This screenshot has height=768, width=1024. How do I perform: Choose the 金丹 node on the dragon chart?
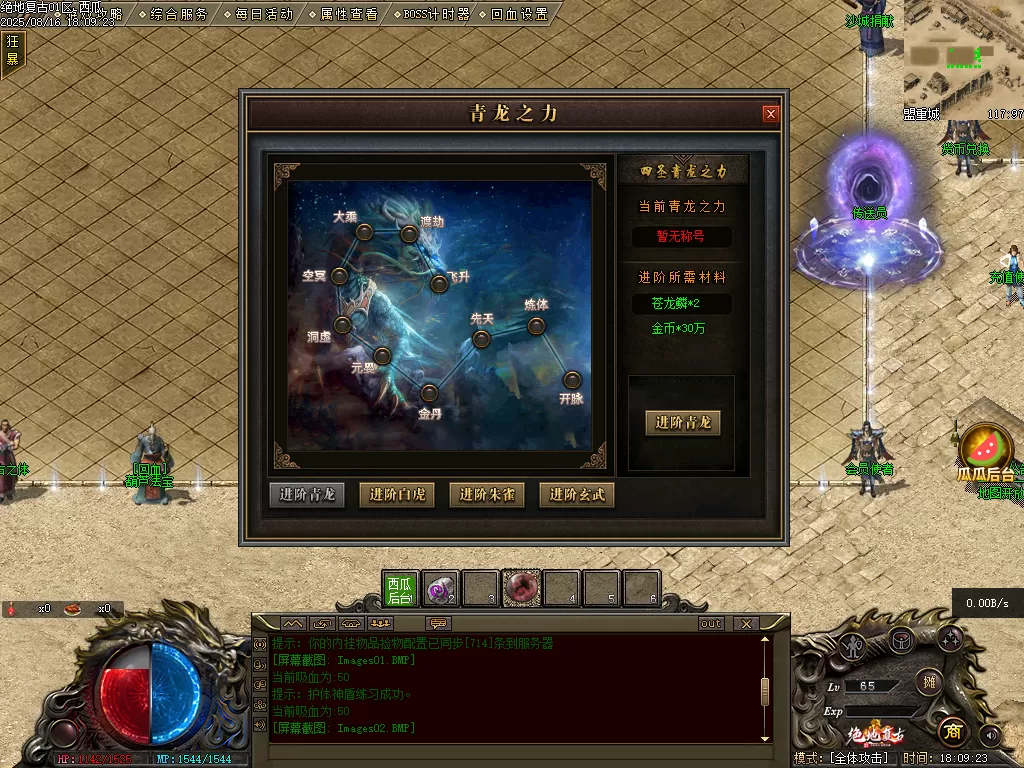(429, 393)
